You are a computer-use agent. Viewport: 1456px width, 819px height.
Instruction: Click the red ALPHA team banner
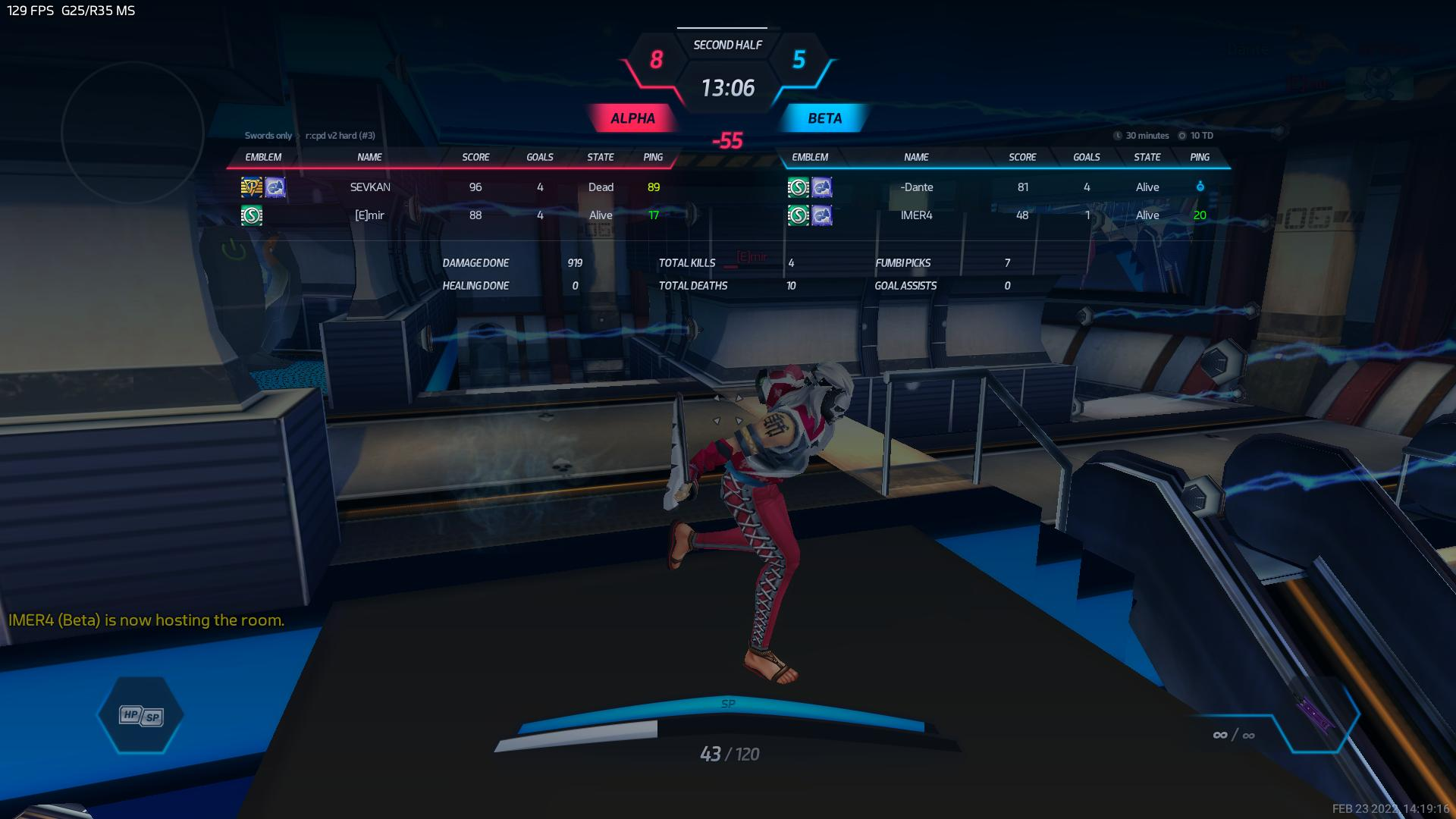[x=632, y=118]
